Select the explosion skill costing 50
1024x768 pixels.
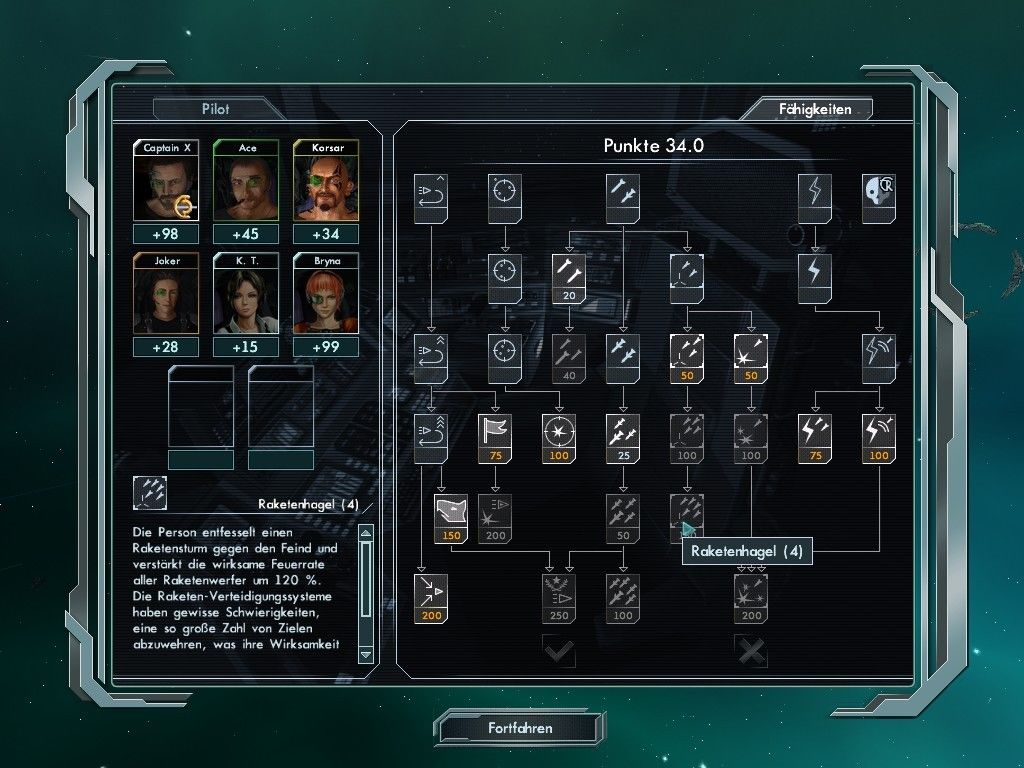tap(750, 352)
